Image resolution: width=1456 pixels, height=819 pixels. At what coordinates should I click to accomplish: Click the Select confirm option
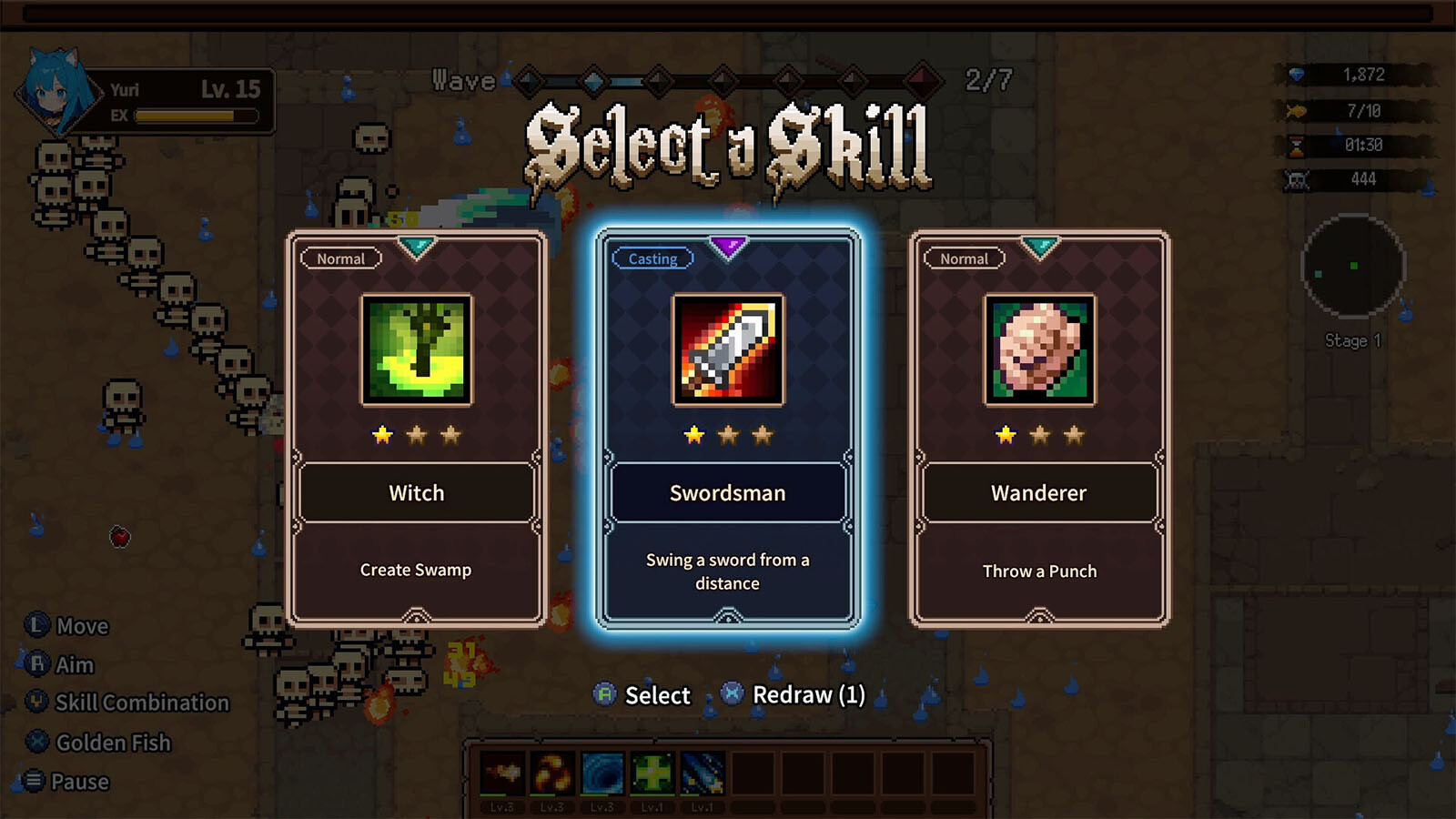click(x=642, y=695)
